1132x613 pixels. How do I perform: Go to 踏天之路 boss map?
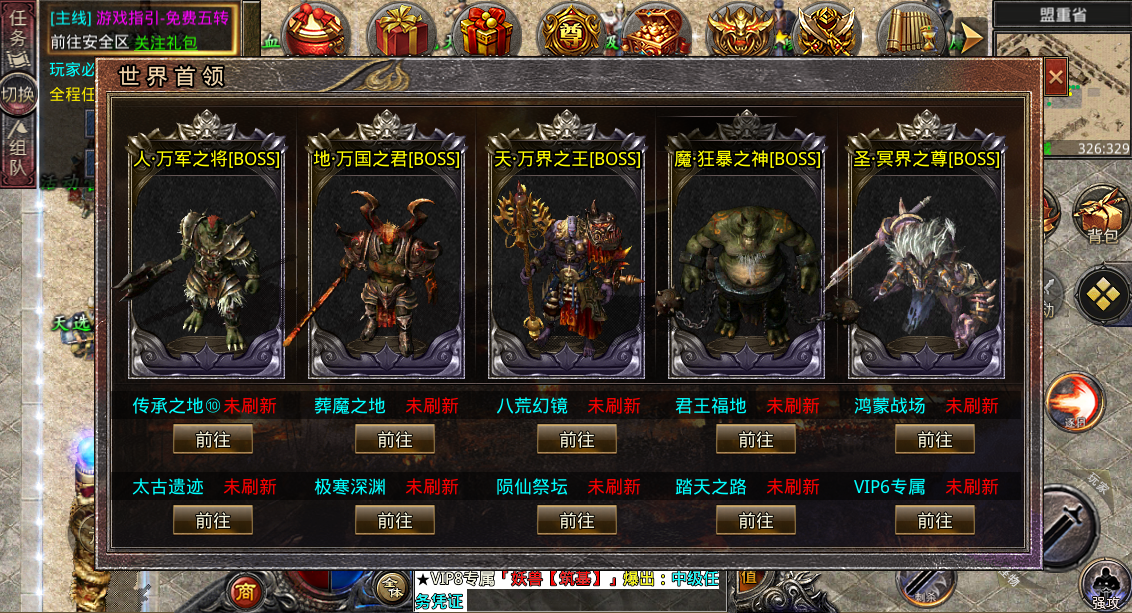click(x=756, y=520)
